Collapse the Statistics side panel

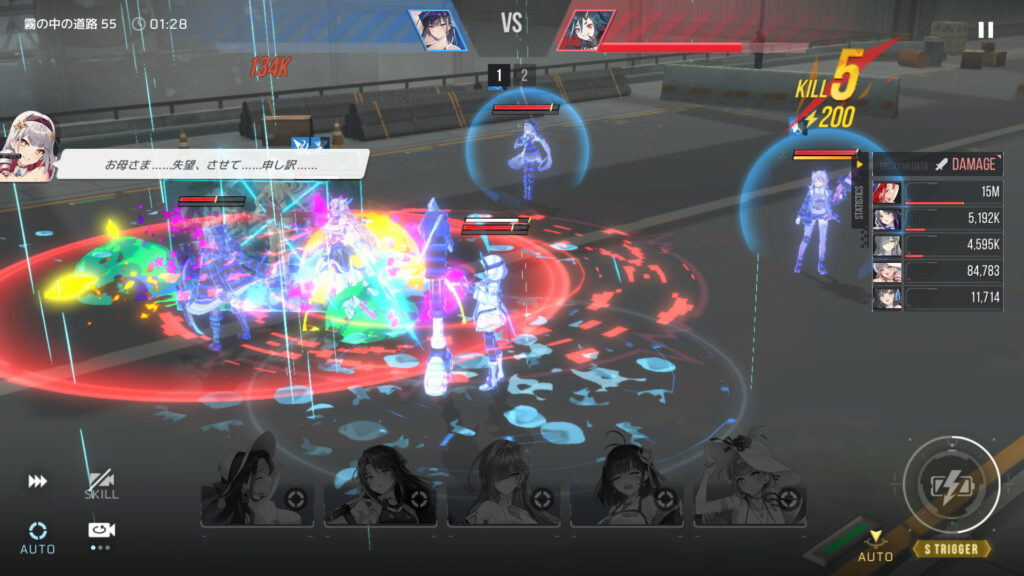(859, 165)
